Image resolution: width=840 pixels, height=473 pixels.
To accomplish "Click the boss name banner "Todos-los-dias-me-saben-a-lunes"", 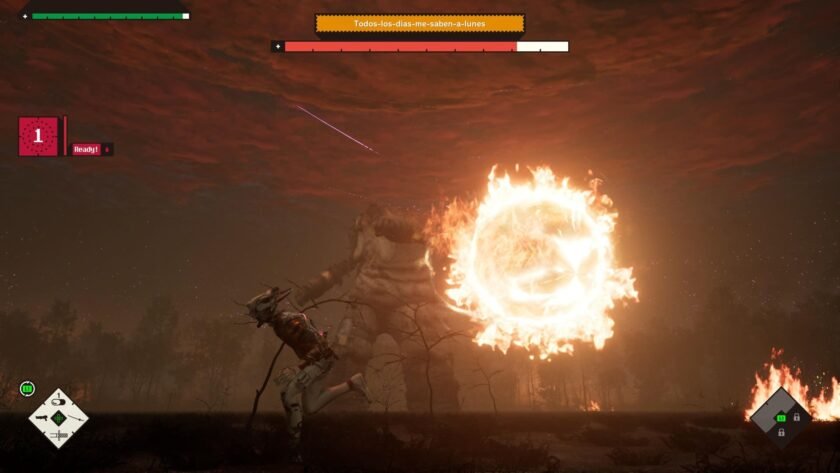I will [x=420, y=23].
